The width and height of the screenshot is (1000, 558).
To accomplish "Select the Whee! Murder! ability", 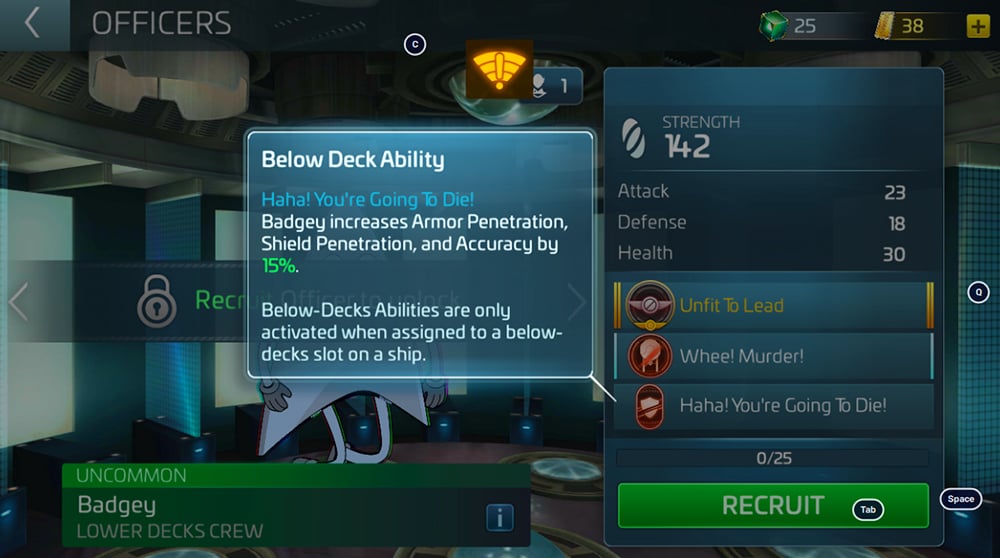I will pyautogui.click(x=774, y=356).
